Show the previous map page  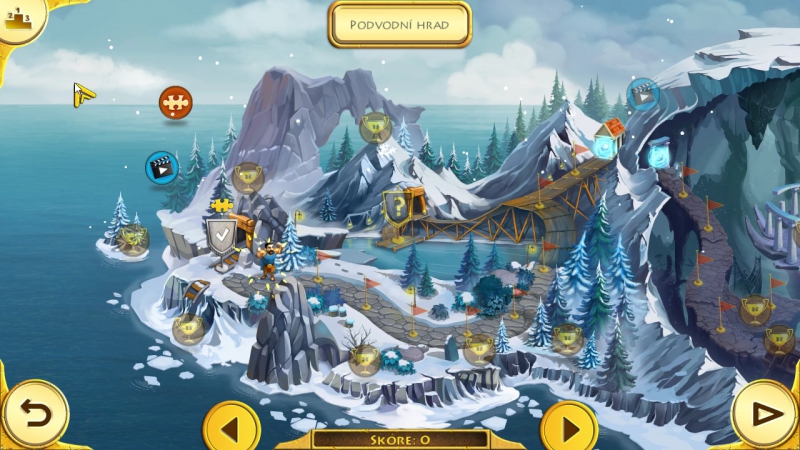click(231, 430)
